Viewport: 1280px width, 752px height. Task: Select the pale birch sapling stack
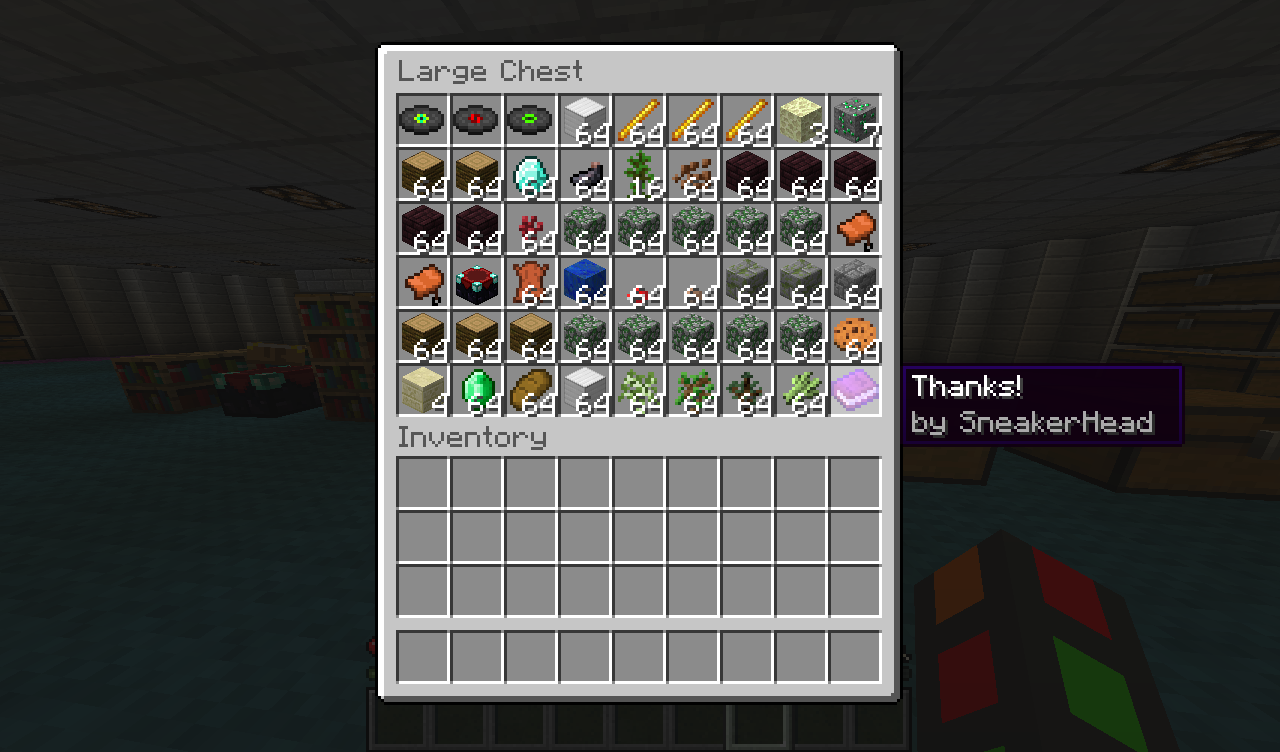pyautogui.click(x=639, y=390)
